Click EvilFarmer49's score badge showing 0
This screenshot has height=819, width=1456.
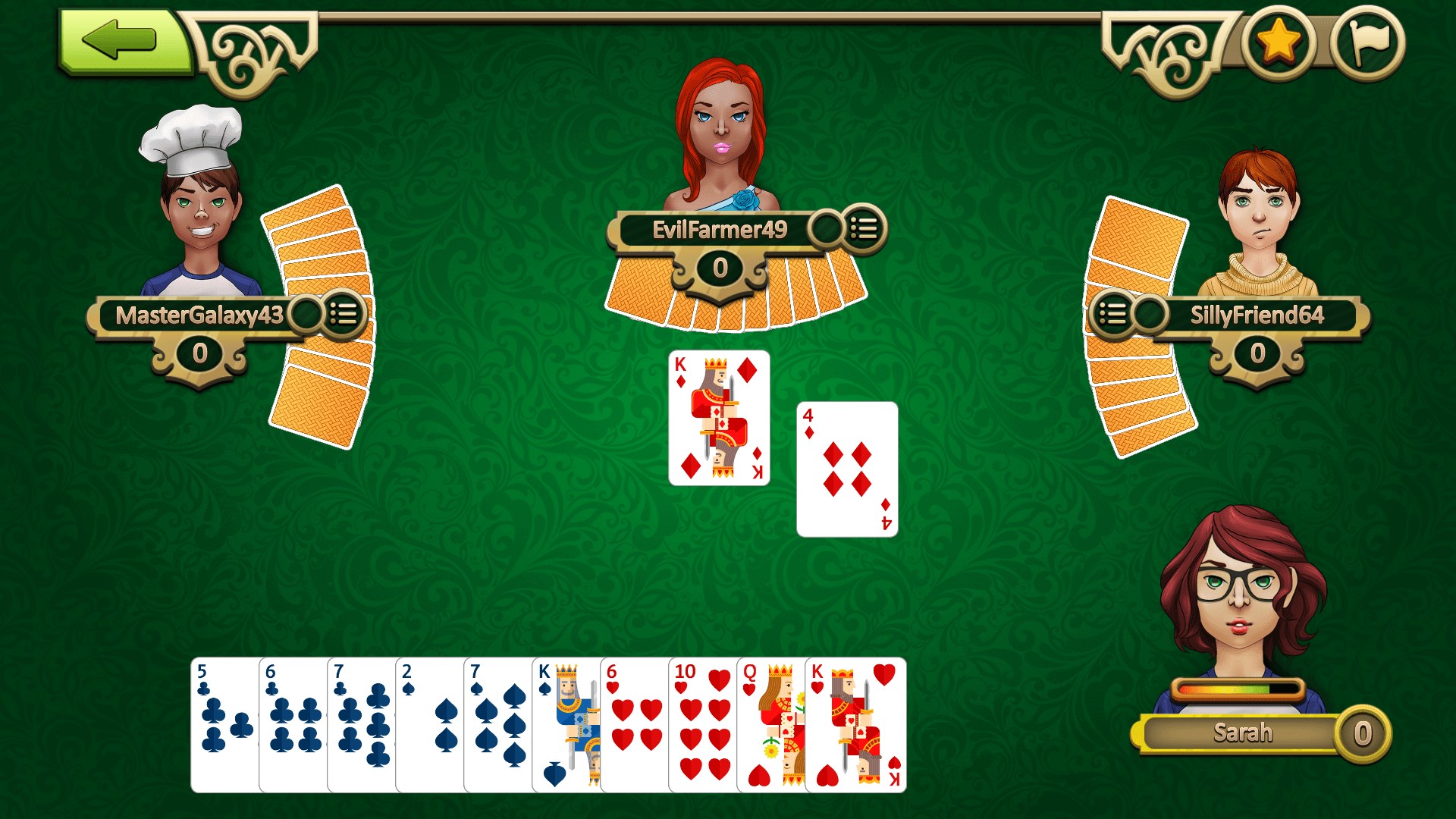(720, 267)
